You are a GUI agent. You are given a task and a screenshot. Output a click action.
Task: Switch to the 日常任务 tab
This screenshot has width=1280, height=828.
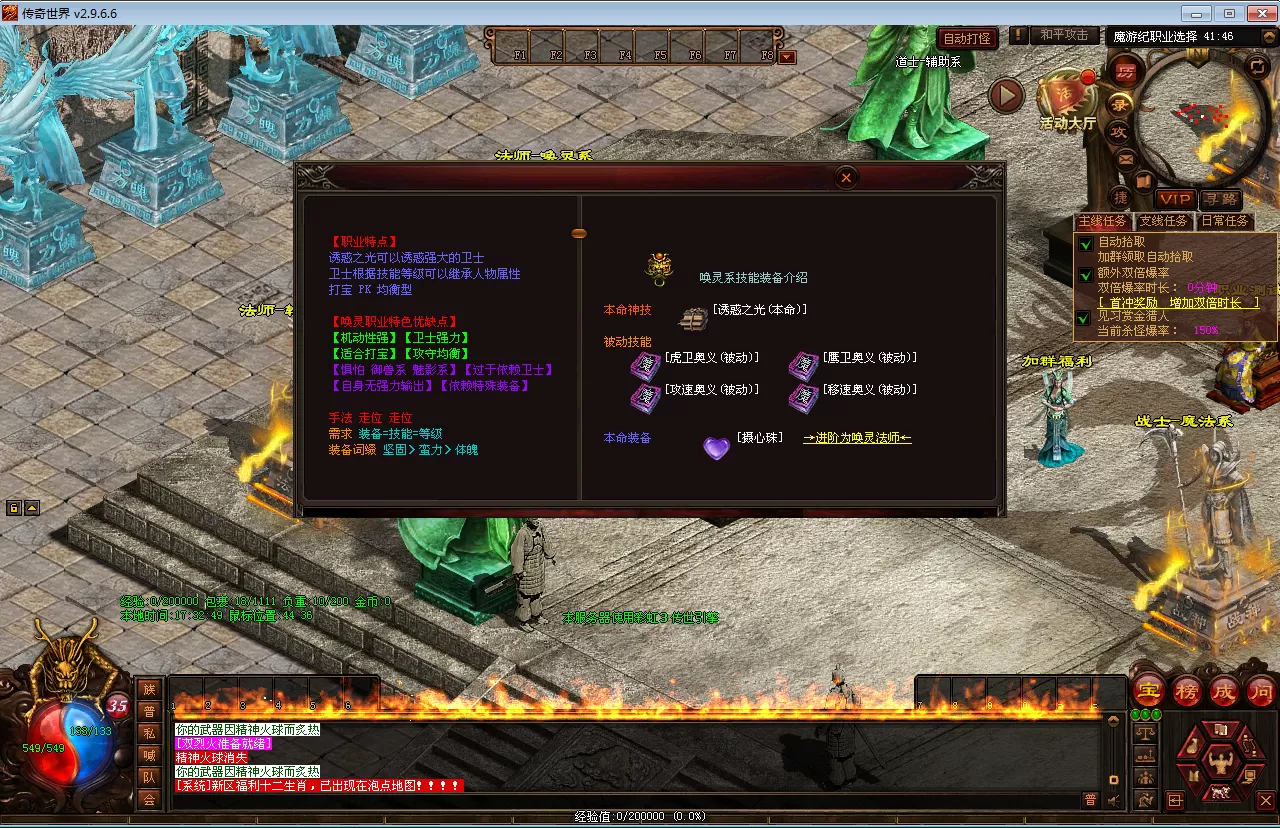coord(1225,221)
